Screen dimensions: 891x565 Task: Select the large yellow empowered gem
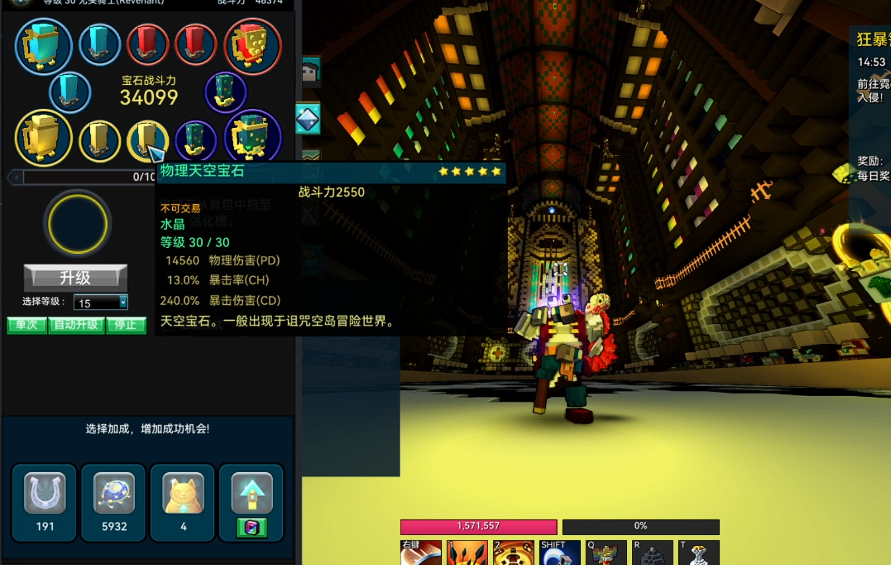pos(43,137)
